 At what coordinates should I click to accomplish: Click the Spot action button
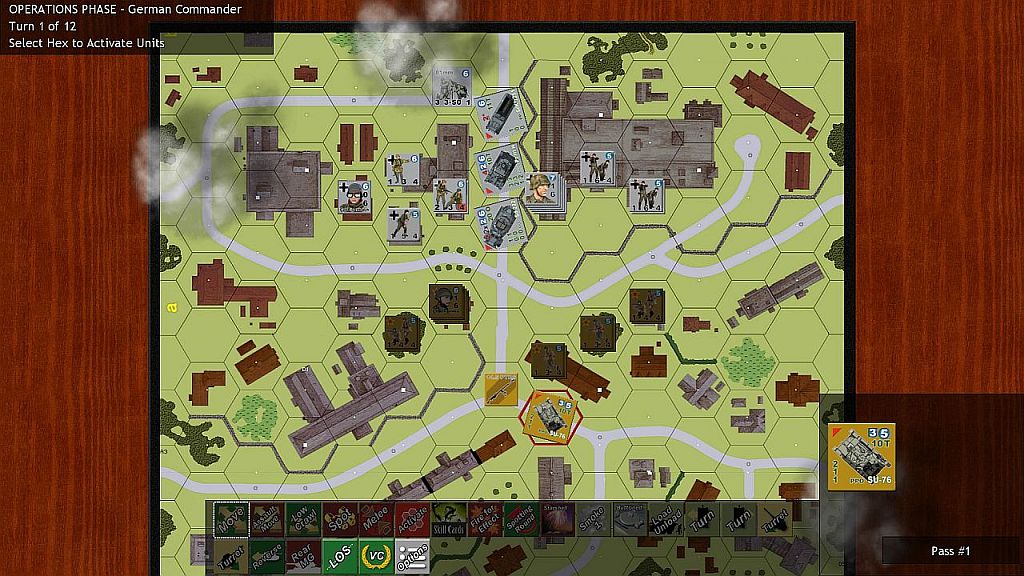click(339, 519)
